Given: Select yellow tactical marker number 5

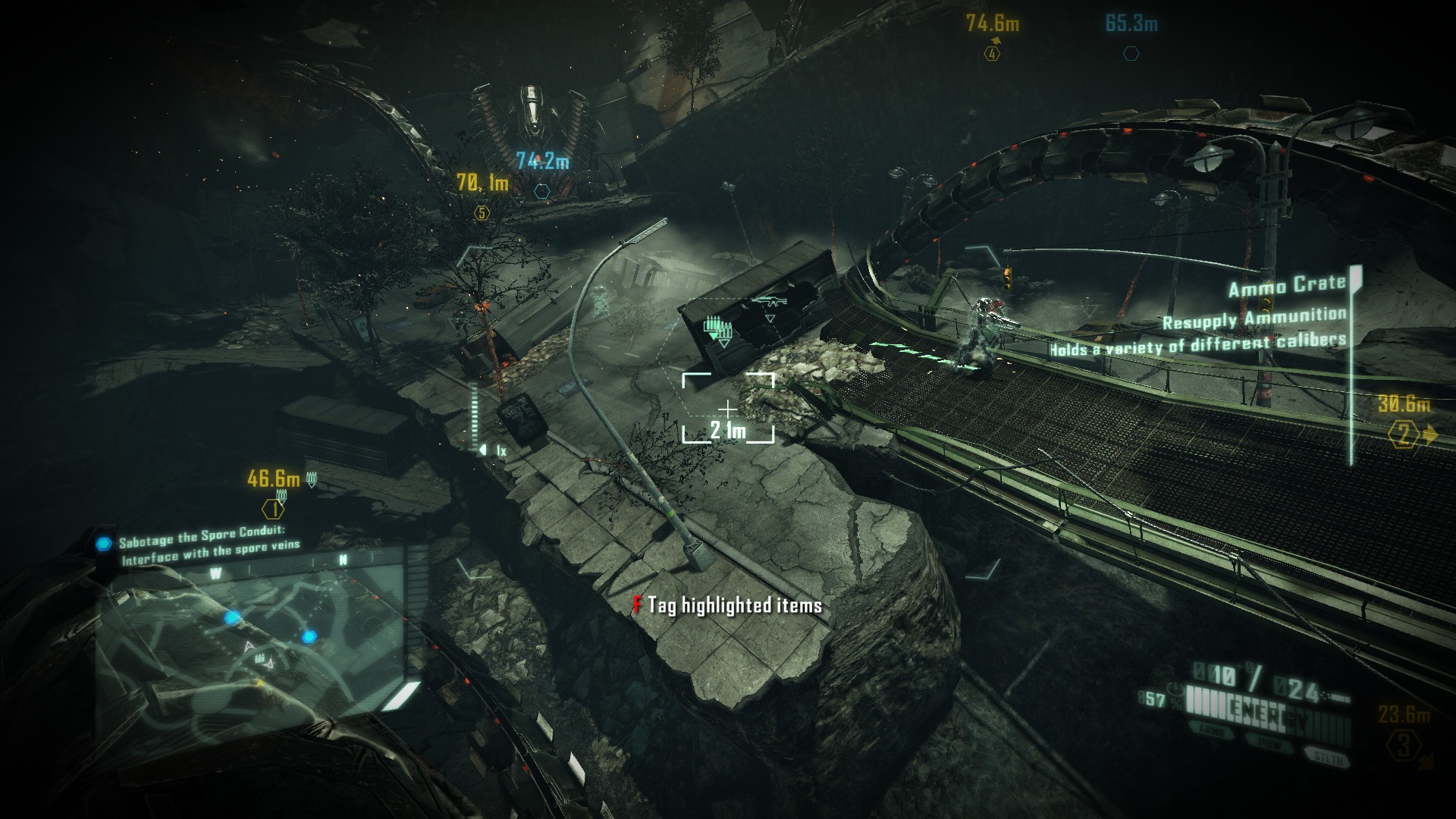Looking at the screenshot, I should click(481, 213).
